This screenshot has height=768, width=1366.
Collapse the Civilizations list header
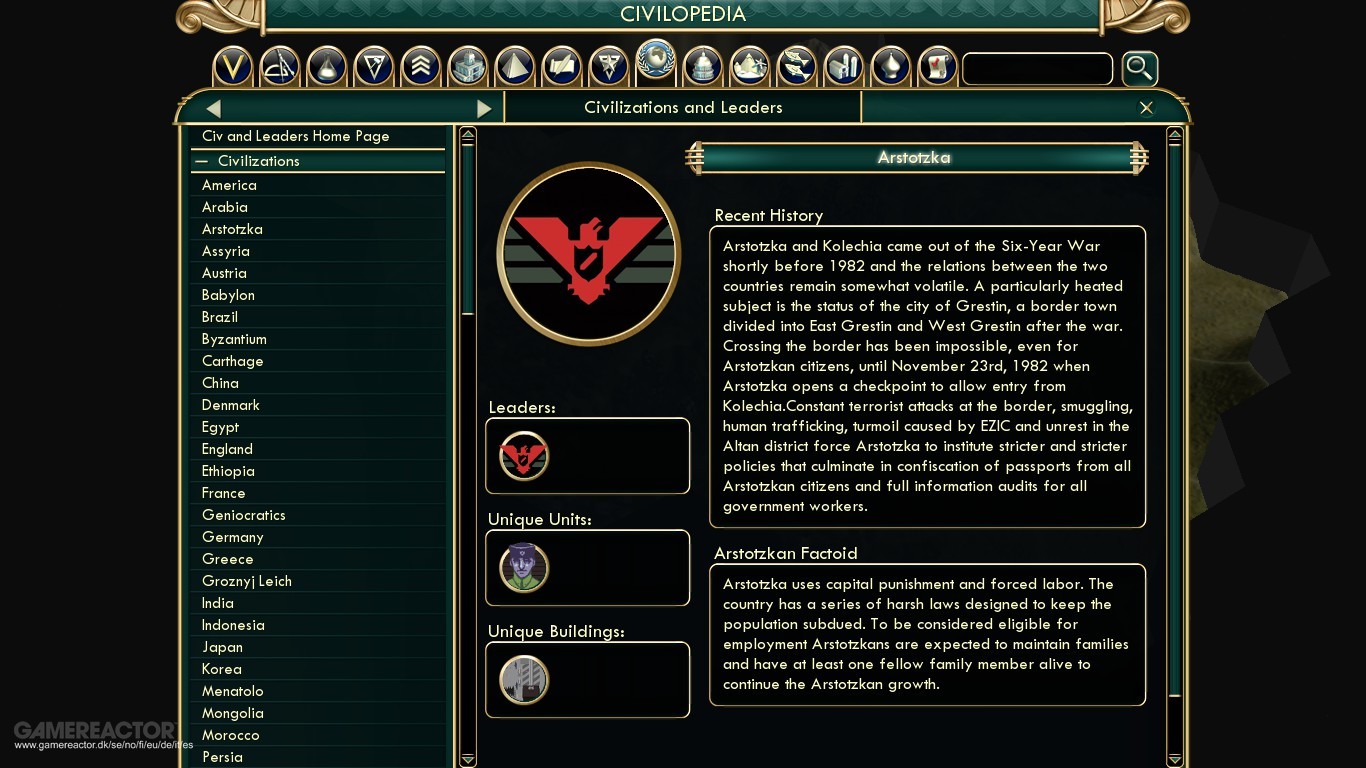202,161
